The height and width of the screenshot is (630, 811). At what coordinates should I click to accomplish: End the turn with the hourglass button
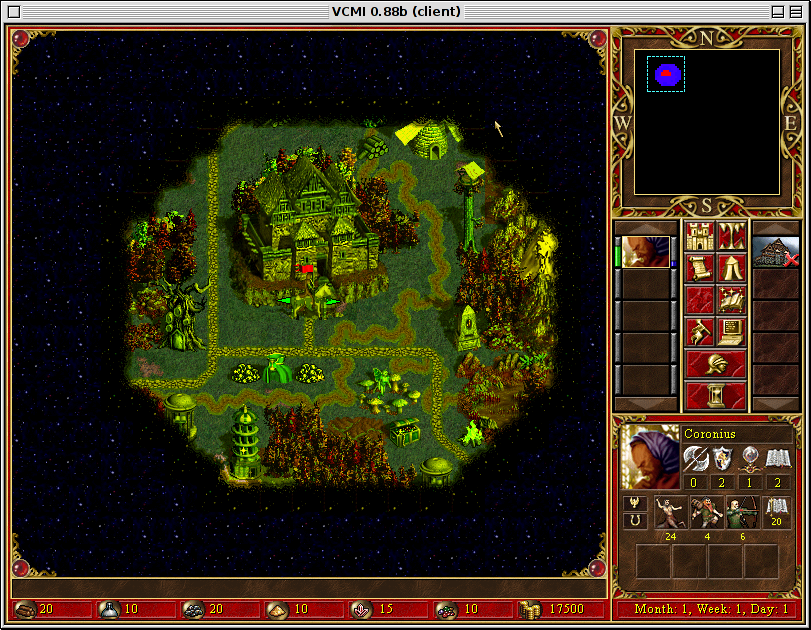click(715, 395)
